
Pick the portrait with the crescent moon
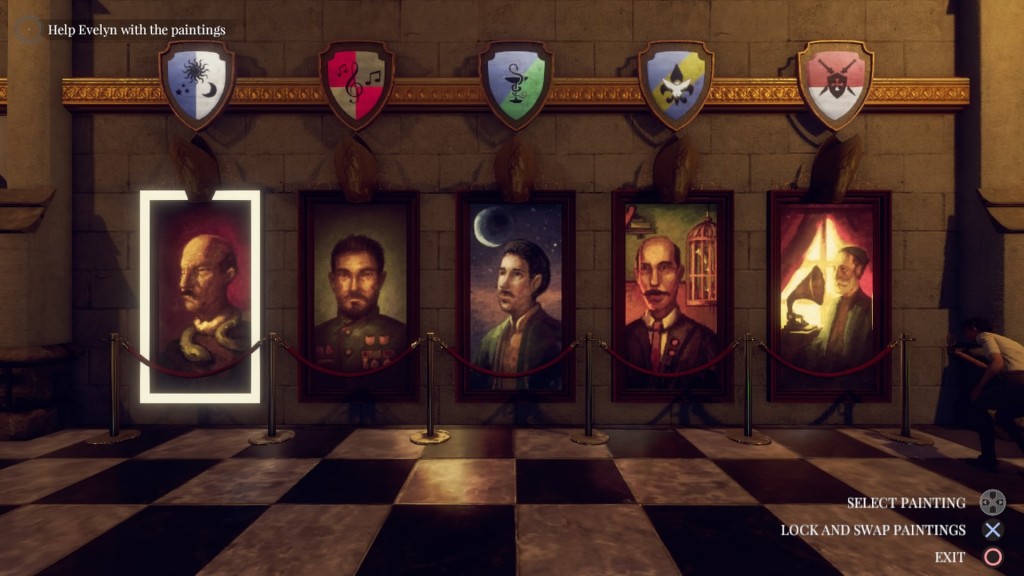pyautogui.click(x=516, y=296)
